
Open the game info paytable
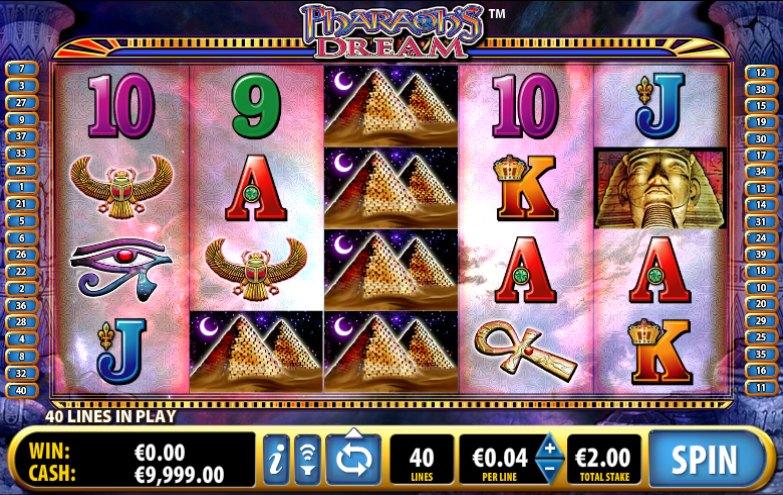(x=276, y=460)
